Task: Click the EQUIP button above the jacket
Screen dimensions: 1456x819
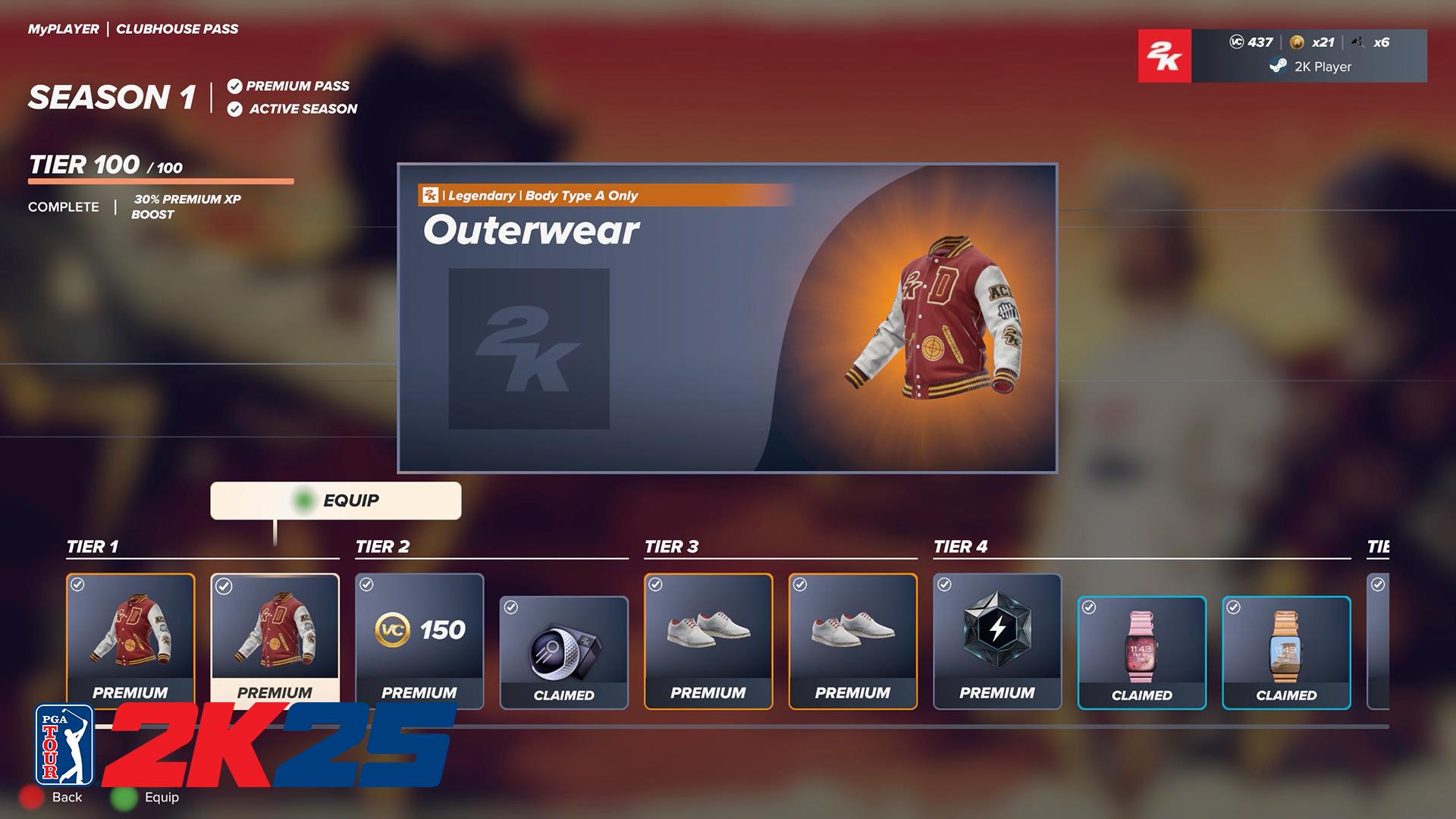Action: (x=335, y=500)
